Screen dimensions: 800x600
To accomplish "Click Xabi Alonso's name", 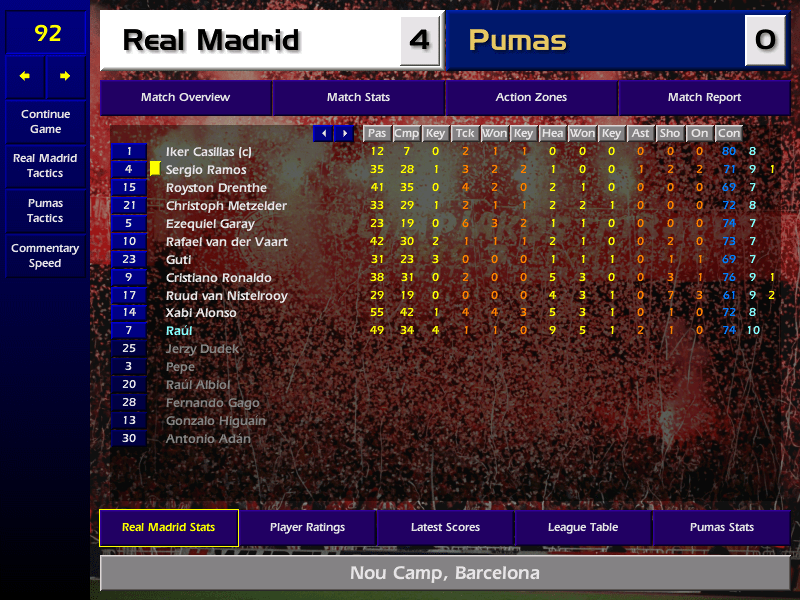I will tap(201, 313).
